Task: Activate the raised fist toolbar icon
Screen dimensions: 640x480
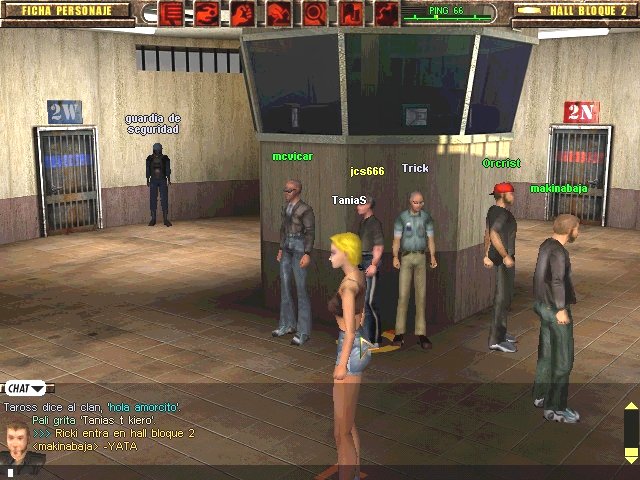Action: (x=243, y=13)
